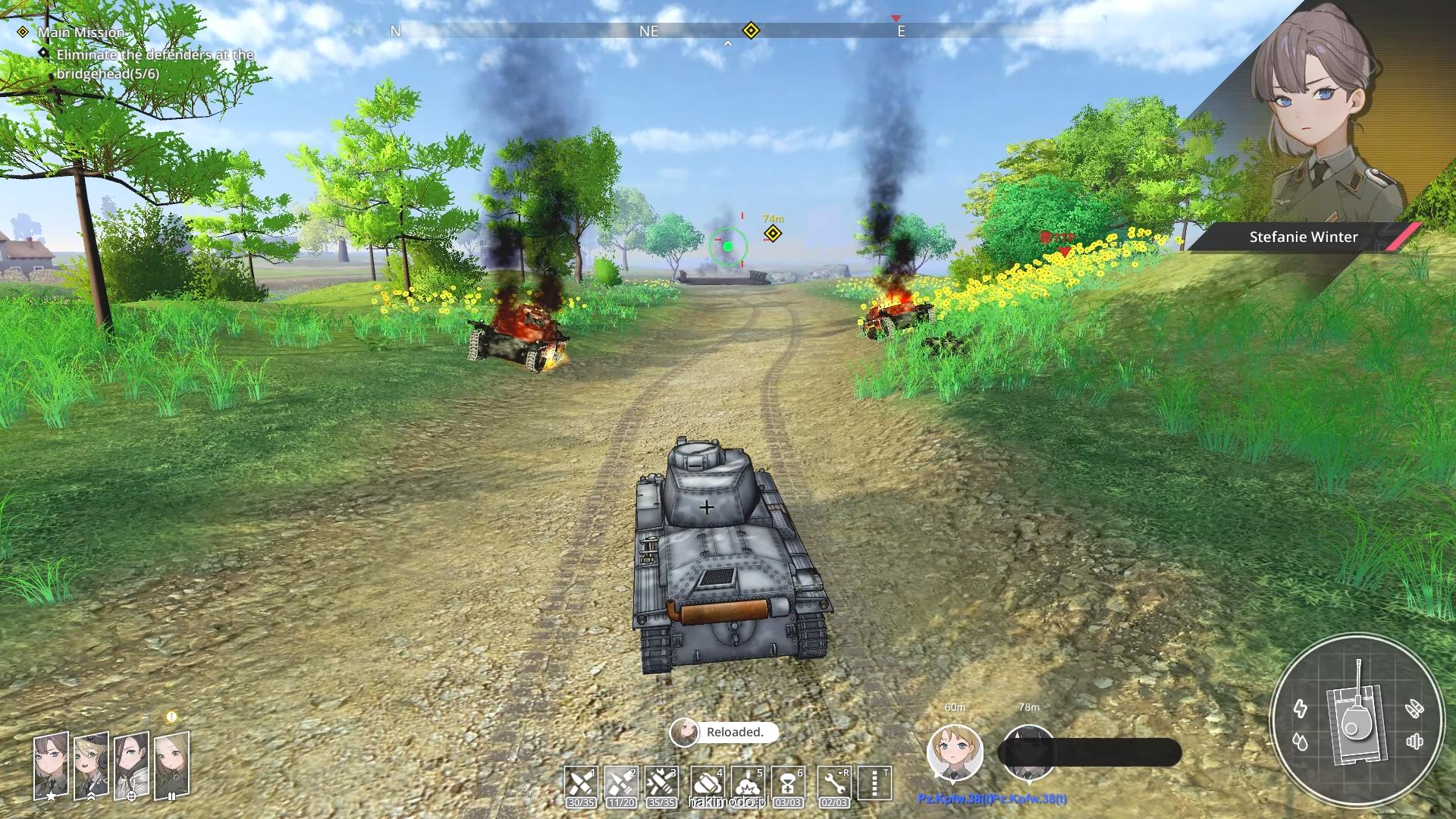Select the loader portrait with shells badge

[x=171, y=765]
